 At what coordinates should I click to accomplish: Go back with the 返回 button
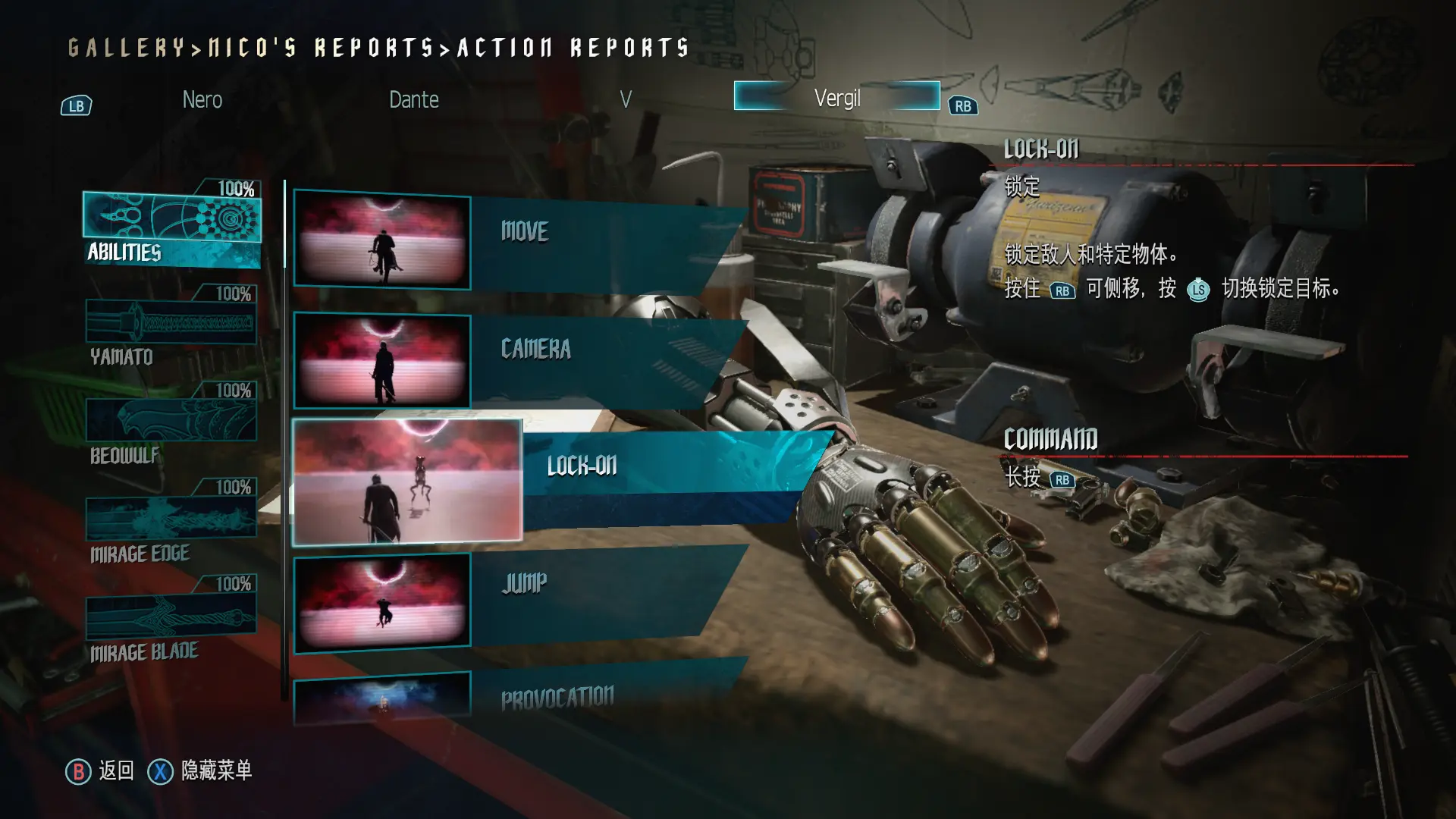coord(100,771)
